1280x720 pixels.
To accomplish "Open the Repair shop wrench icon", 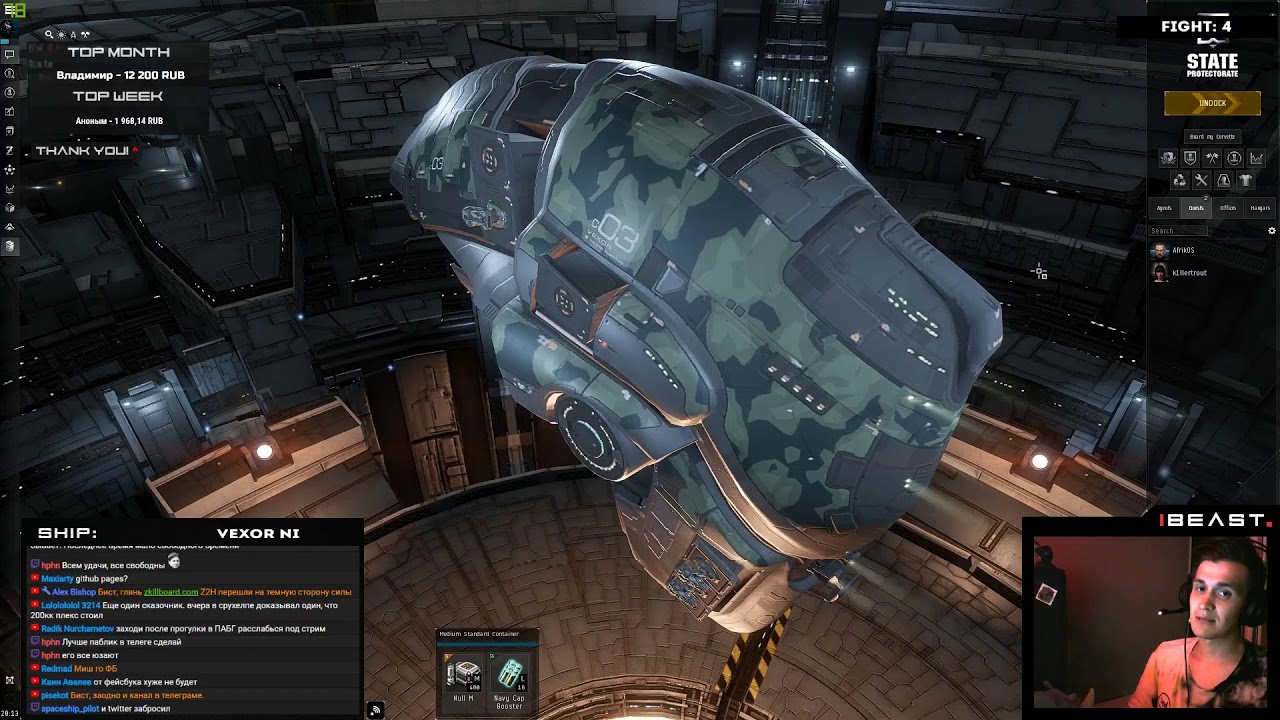I will pos(1201,180).
